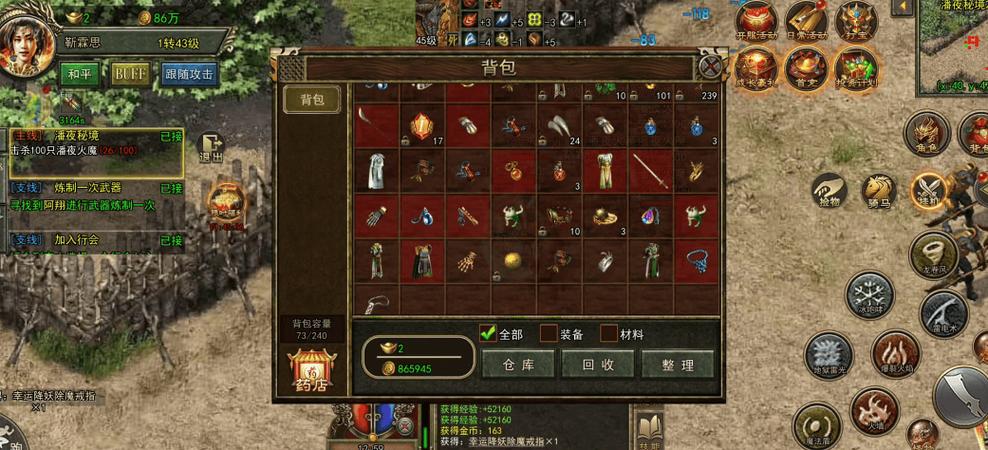Screen dimensions: 988x450
Task: Tick the 材料 materials filter checkbox
Action: [609, 333]
